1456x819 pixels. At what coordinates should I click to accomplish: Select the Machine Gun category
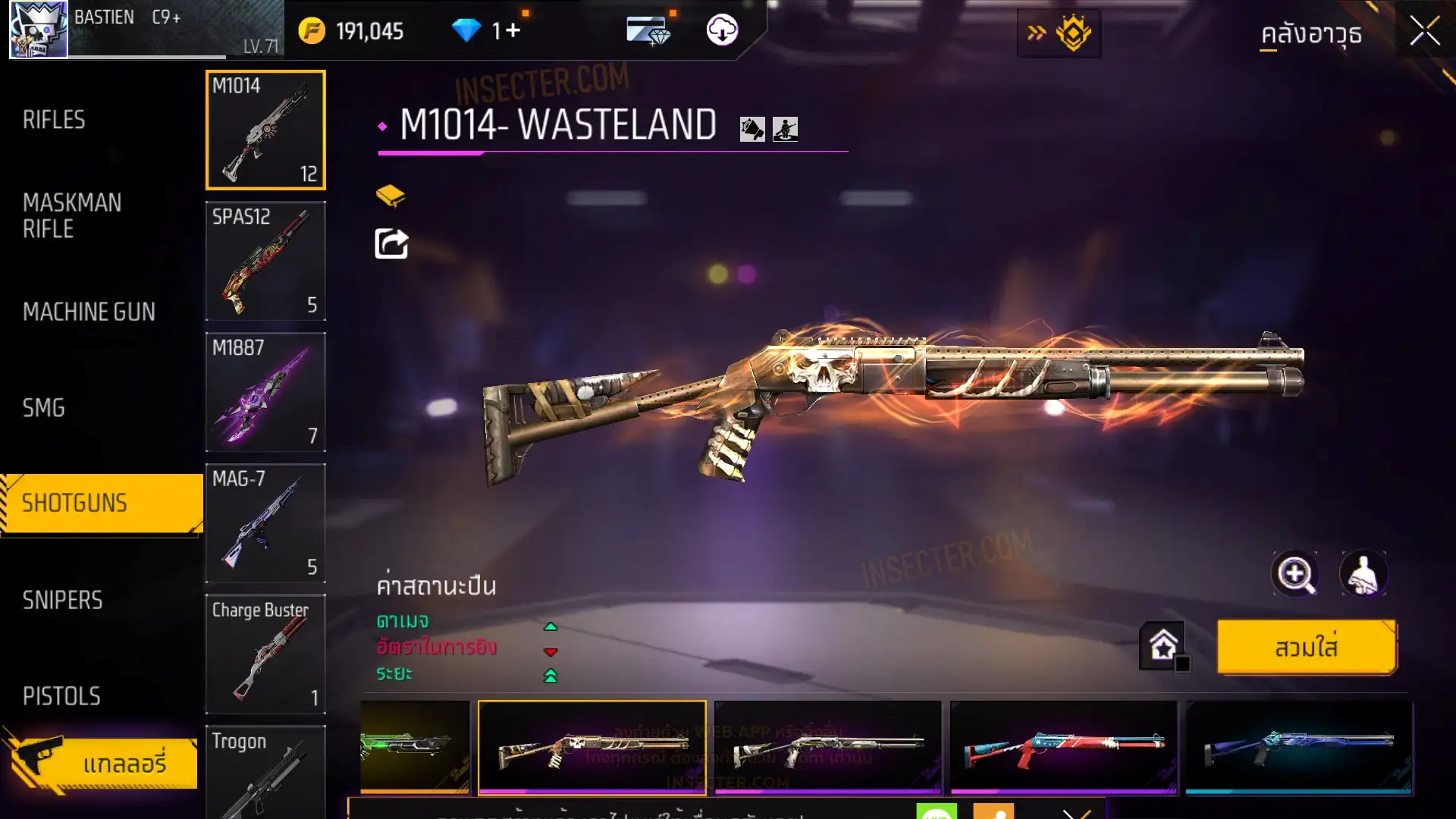coord(89,312)
